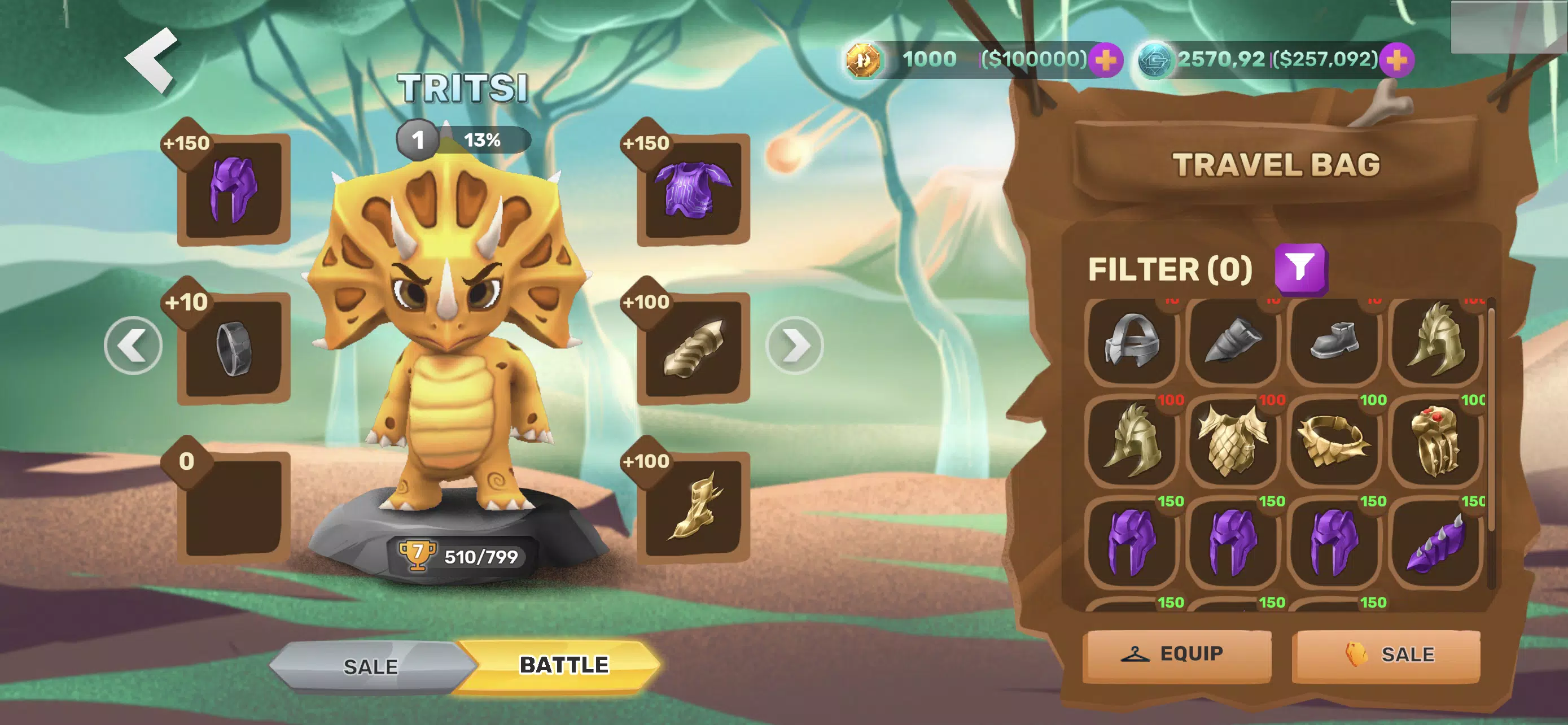1568x725 pixels.
Task: Add more gold coins with plus button
Action: [1105, 60]
